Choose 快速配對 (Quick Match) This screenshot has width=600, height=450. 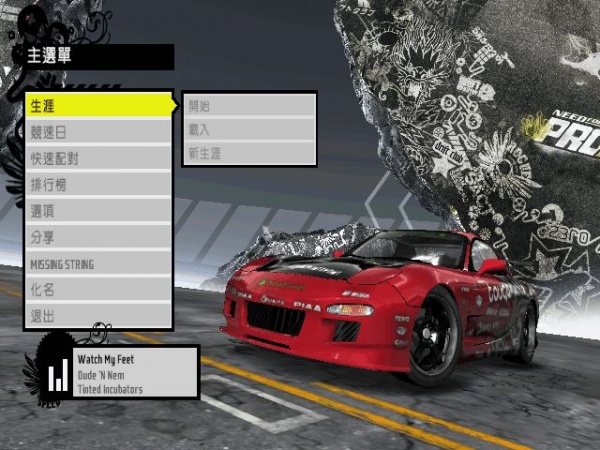98,158
